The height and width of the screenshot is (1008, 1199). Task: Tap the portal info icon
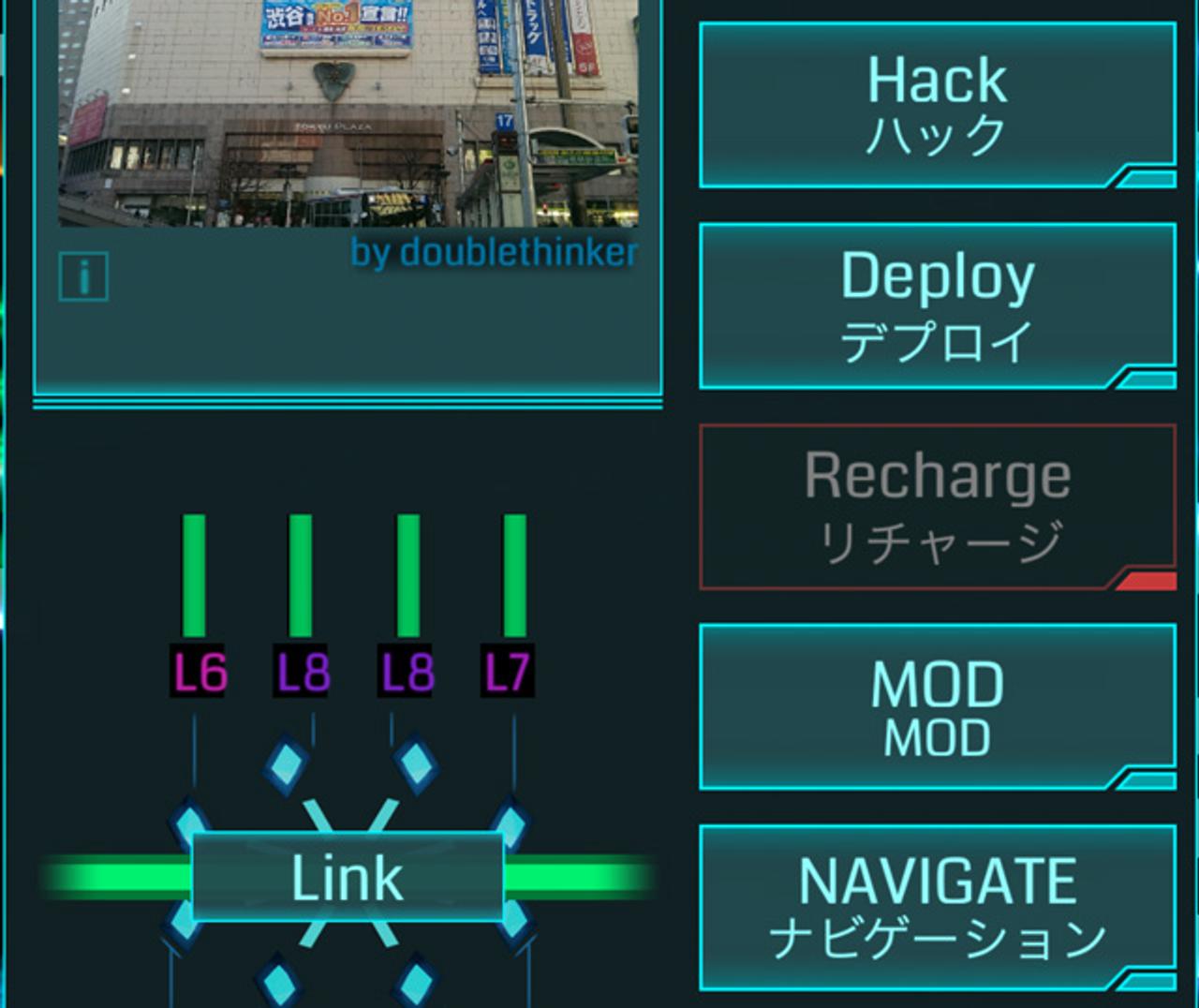point(82,276)
